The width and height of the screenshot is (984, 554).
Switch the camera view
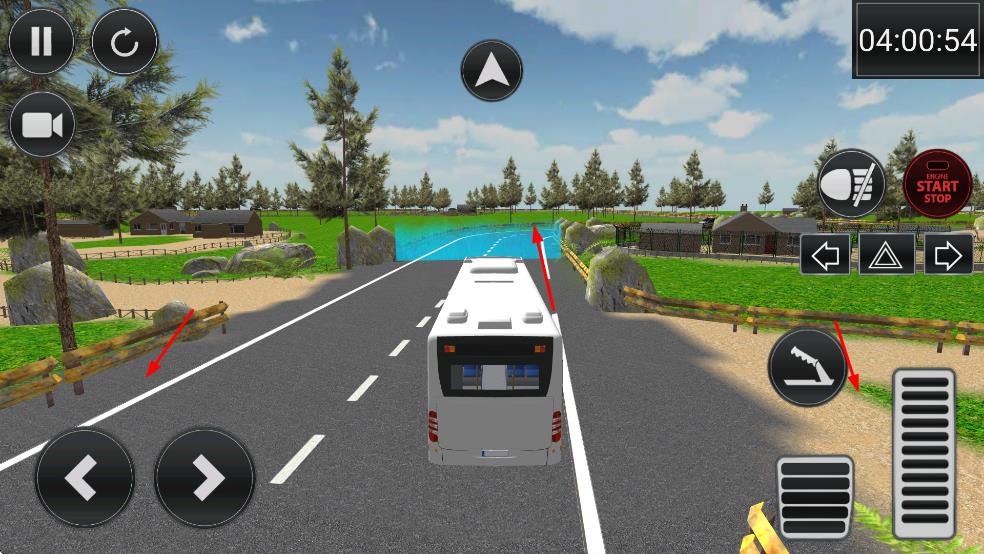pyautogui.click(x=42, y=125)
